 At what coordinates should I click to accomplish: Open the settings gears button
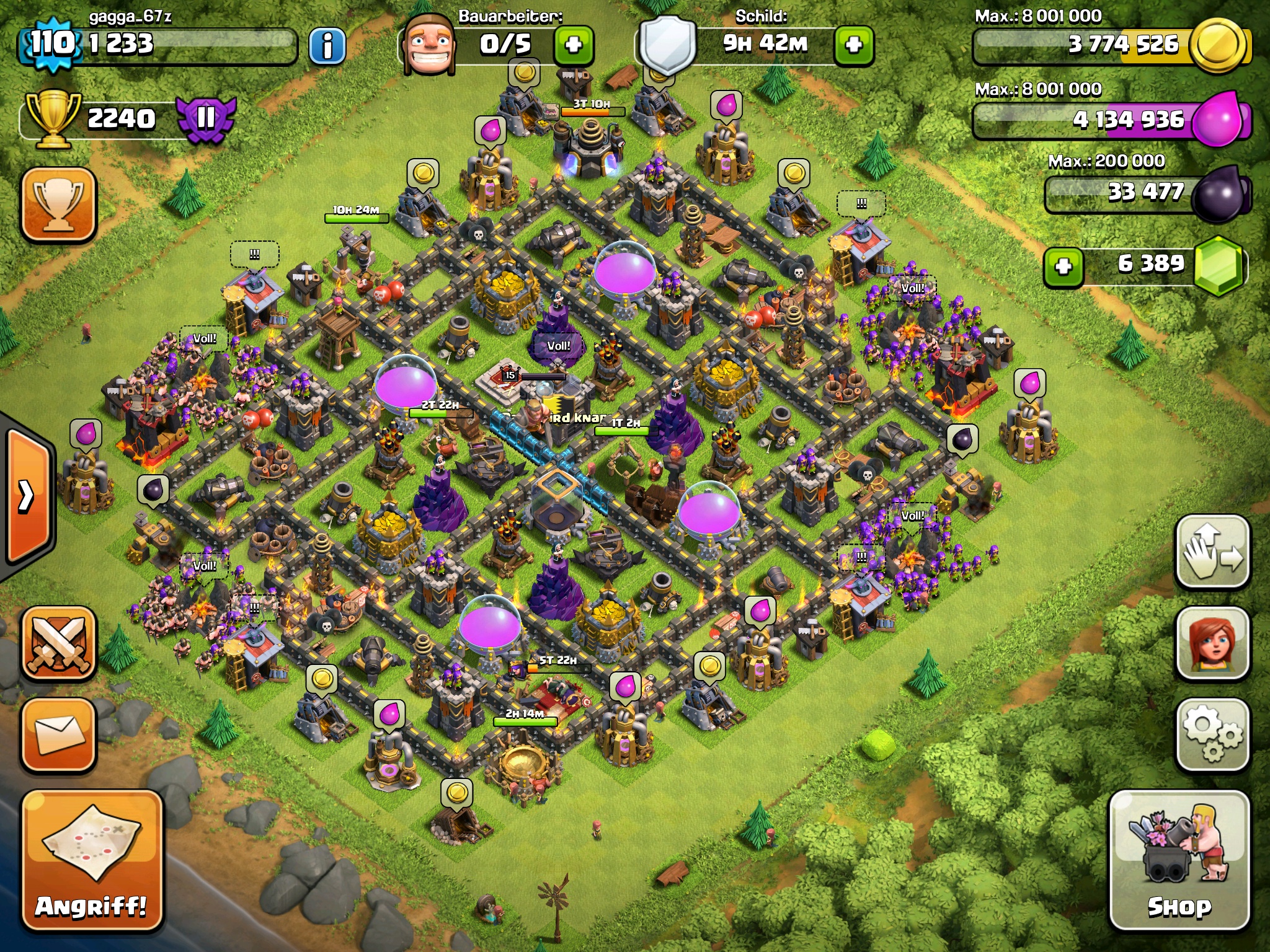coord(1212,734)
